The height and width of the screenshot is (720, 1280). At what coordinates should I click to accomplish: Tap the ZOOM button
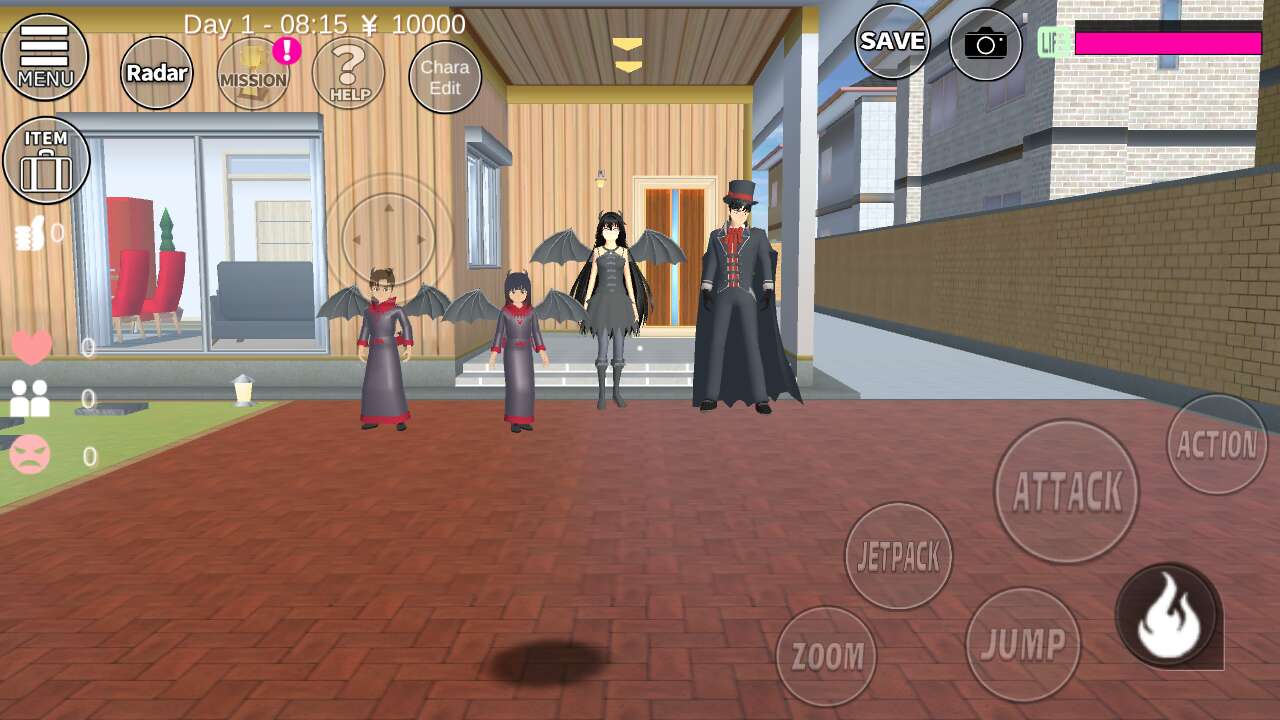click(826, 656)
